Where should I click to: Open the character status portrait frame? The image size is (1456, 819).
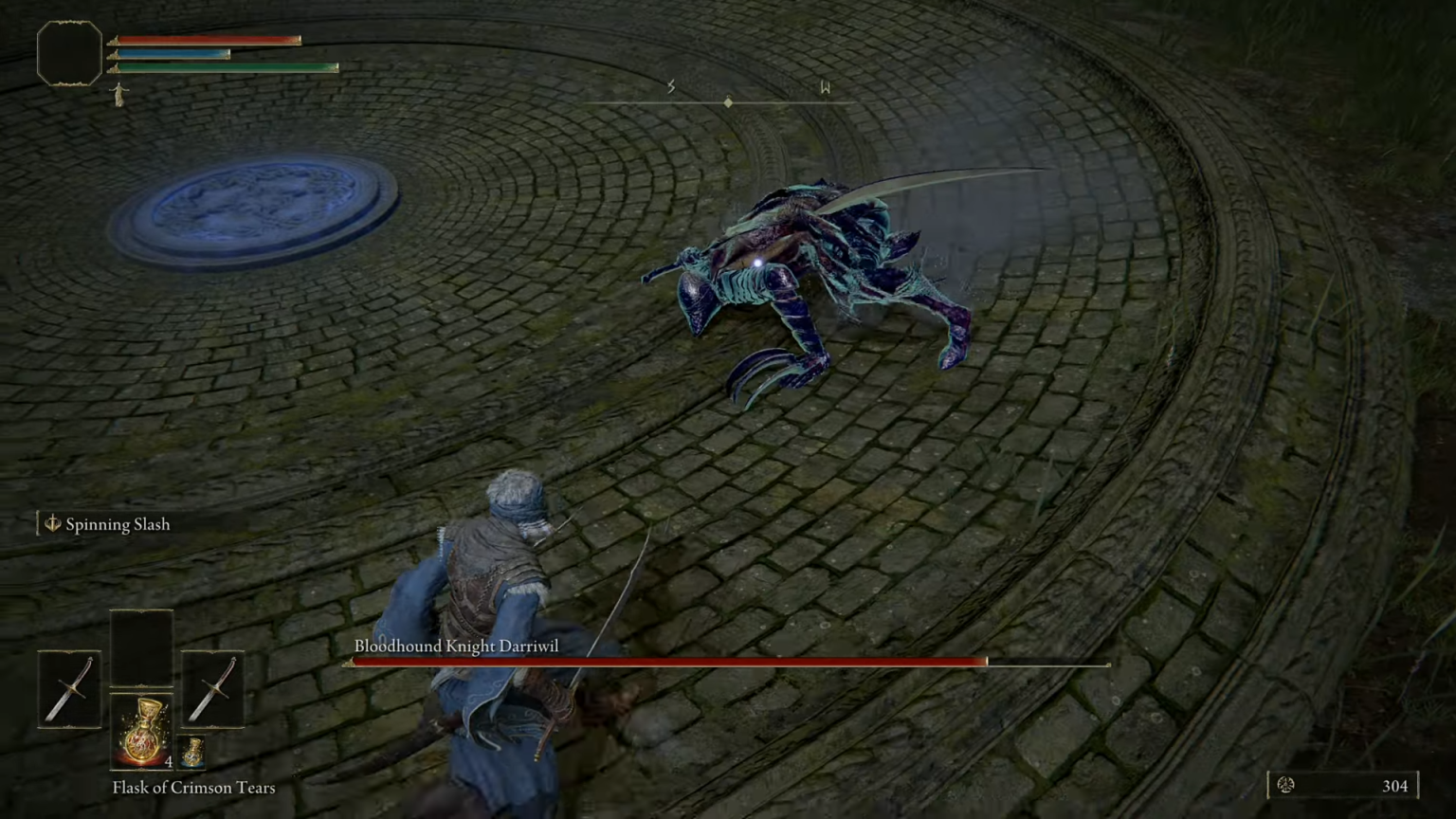pos(68,54)
